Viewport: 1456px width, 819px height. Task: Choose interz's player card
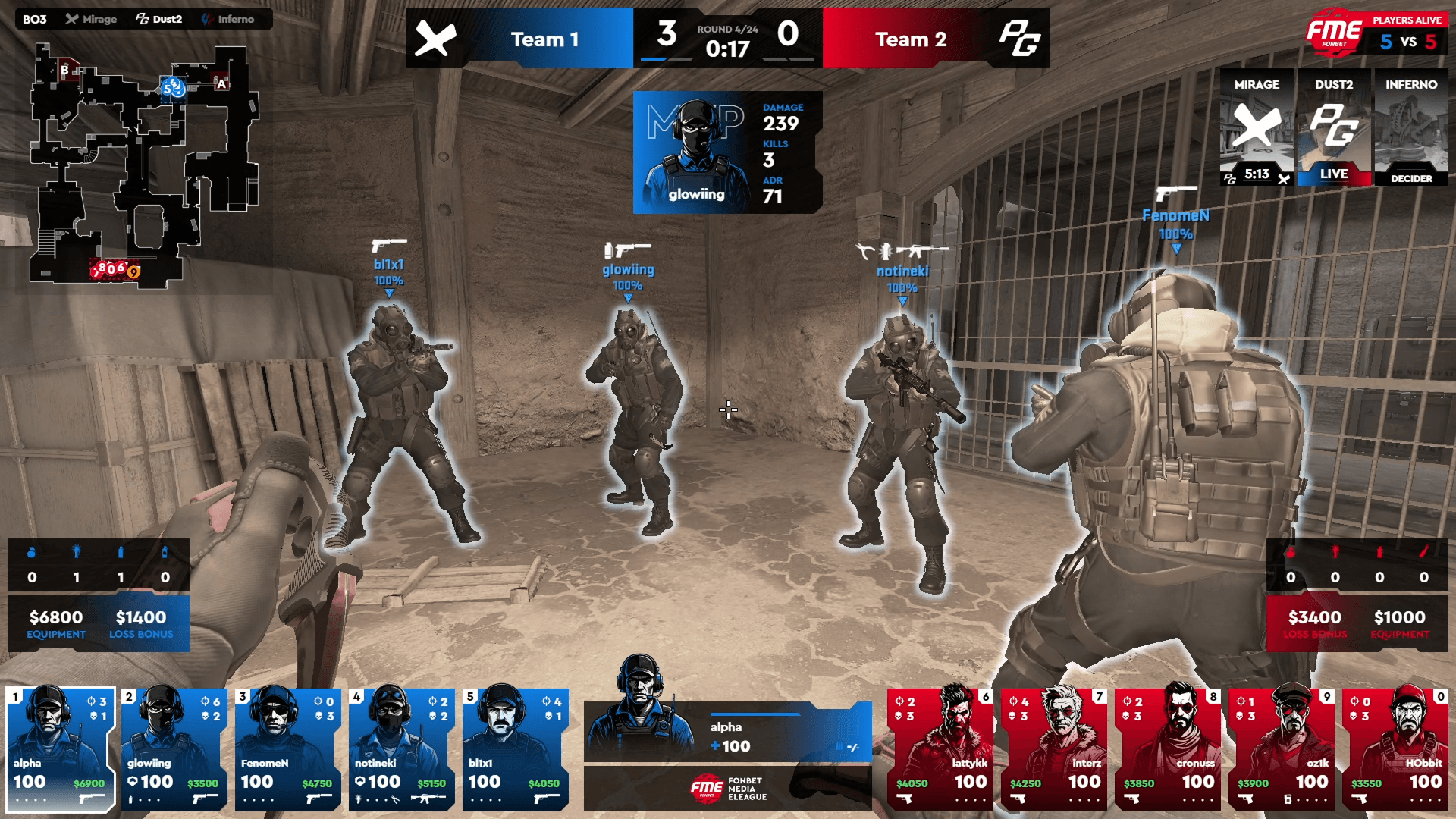(1054, 748)
